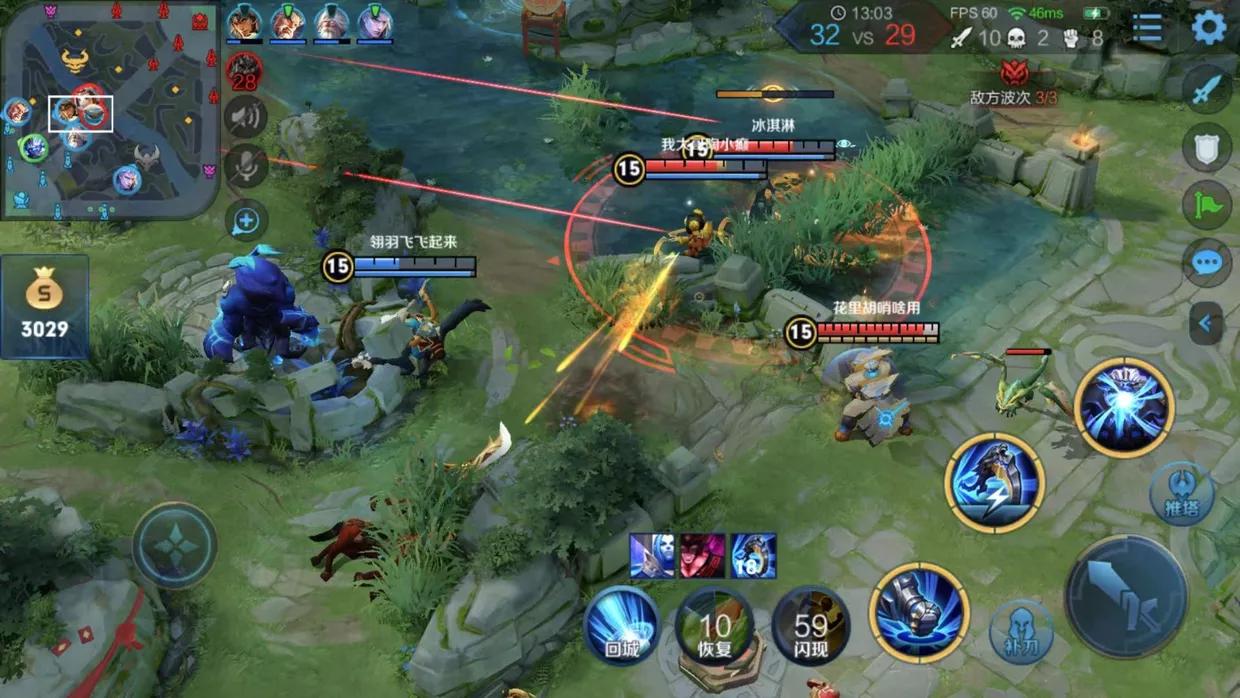
Task: Open the scoreboard list icon
Action: [1147, 28]
